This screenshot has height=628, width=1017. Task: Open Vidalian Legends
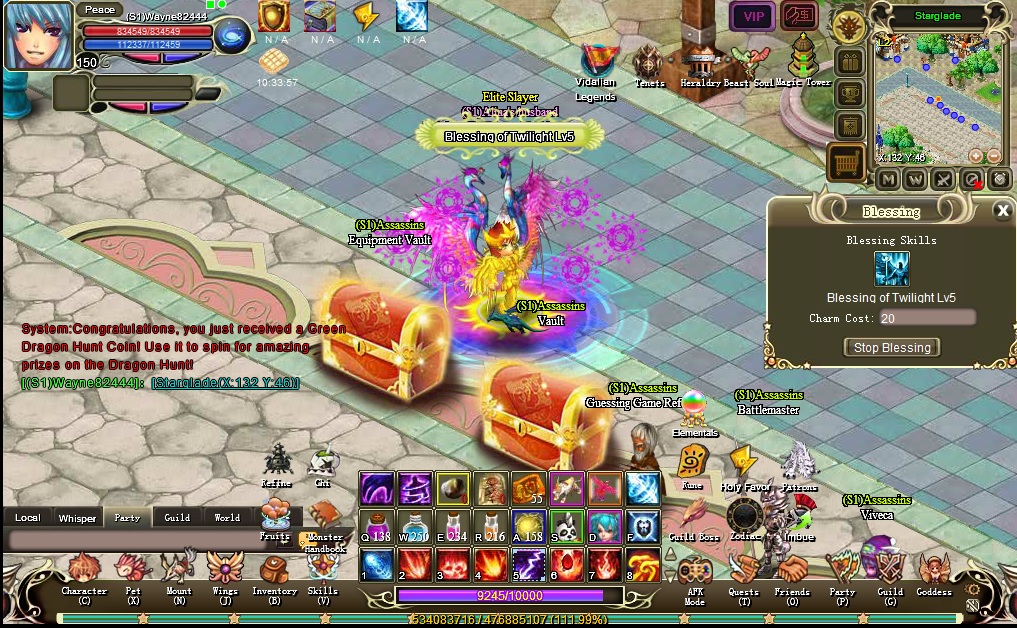(597, 62)
